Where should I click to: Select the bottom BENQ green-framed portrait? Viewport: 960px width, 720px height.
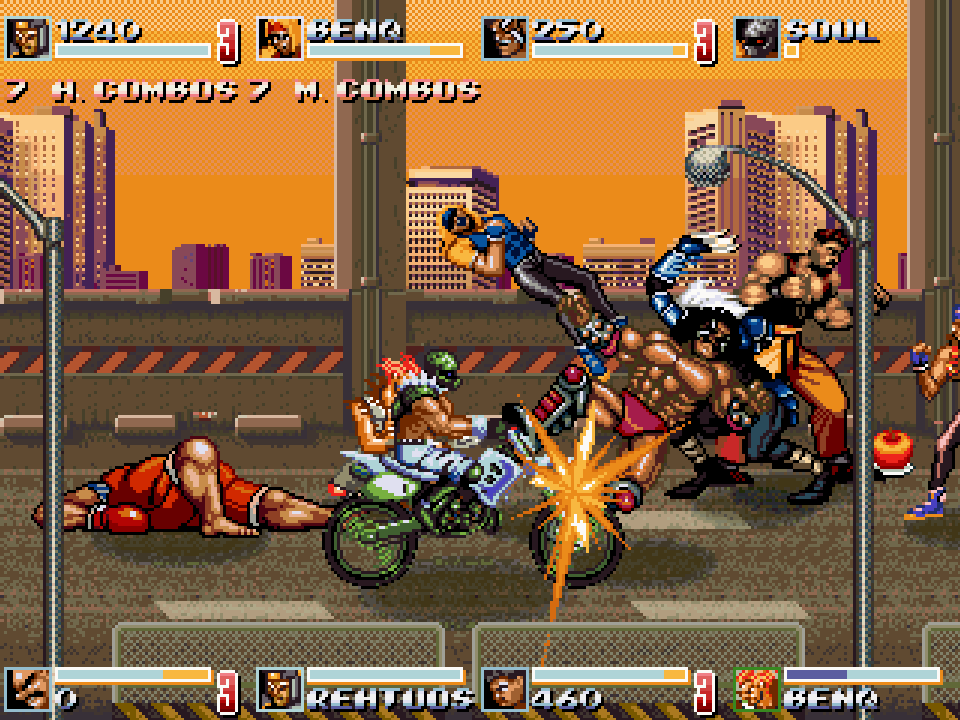click(x=757, y=689)
